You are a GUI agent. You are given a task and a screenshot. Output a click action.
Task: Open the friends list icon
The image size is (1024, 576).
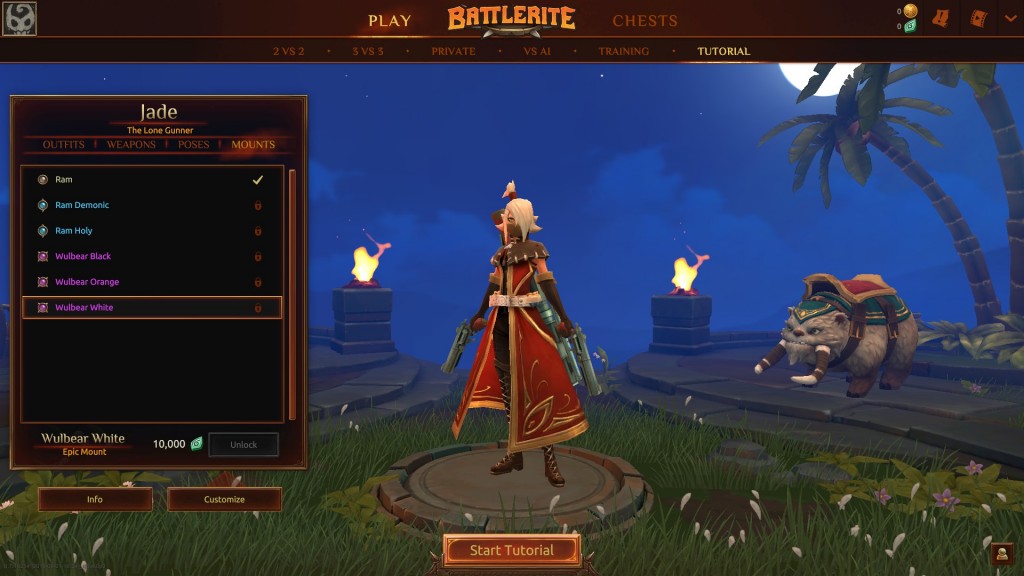tap(1001, 553)
